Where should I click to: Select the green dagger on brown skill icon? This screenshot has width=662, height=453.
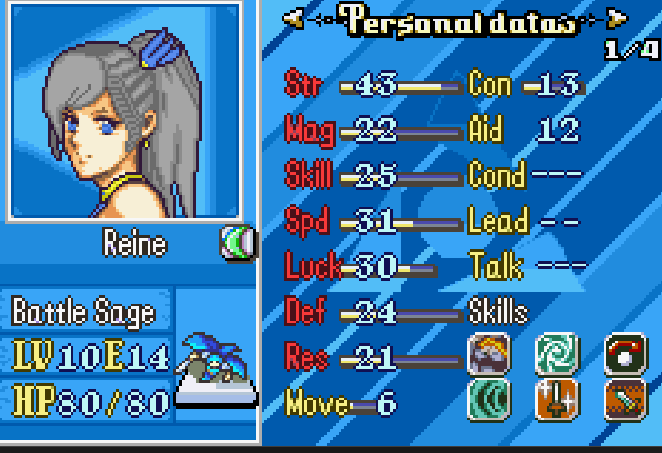[627, 399]
